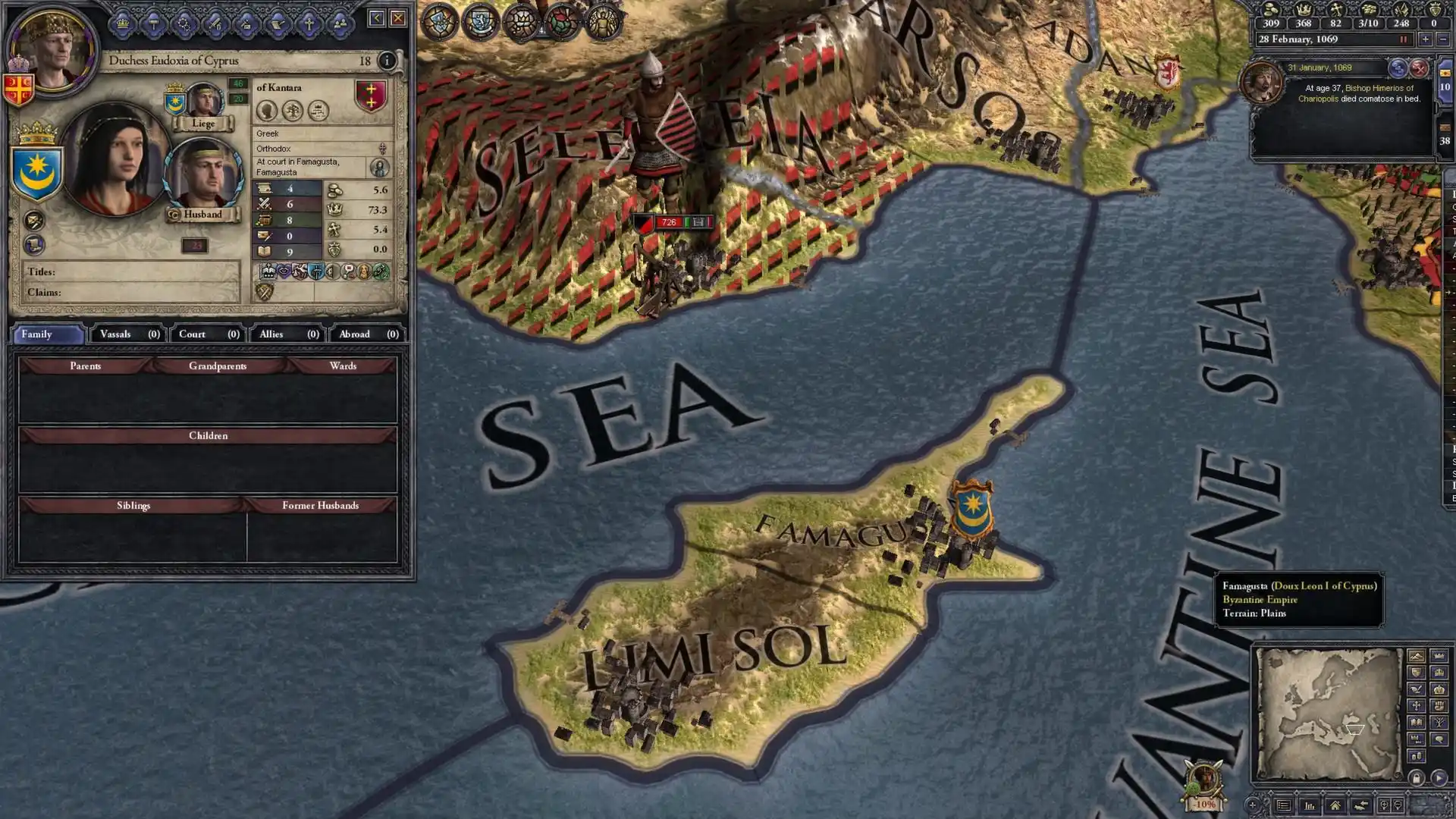View the dynasty family tree icon
This screenshot has height=819, width=1456.
tap(293, 111)
